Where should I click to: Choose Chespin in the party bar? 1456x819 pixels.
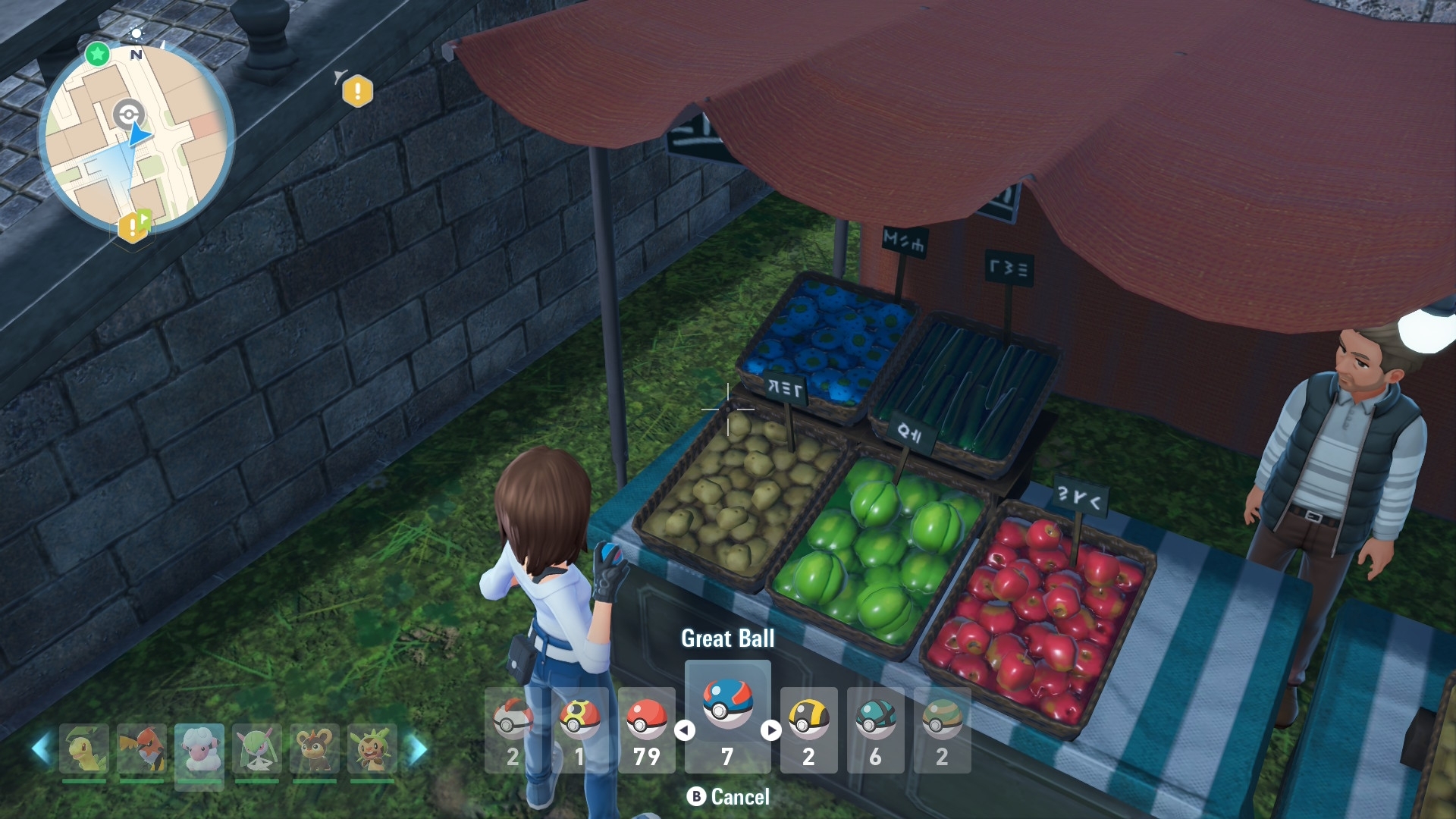coord(372,749)
